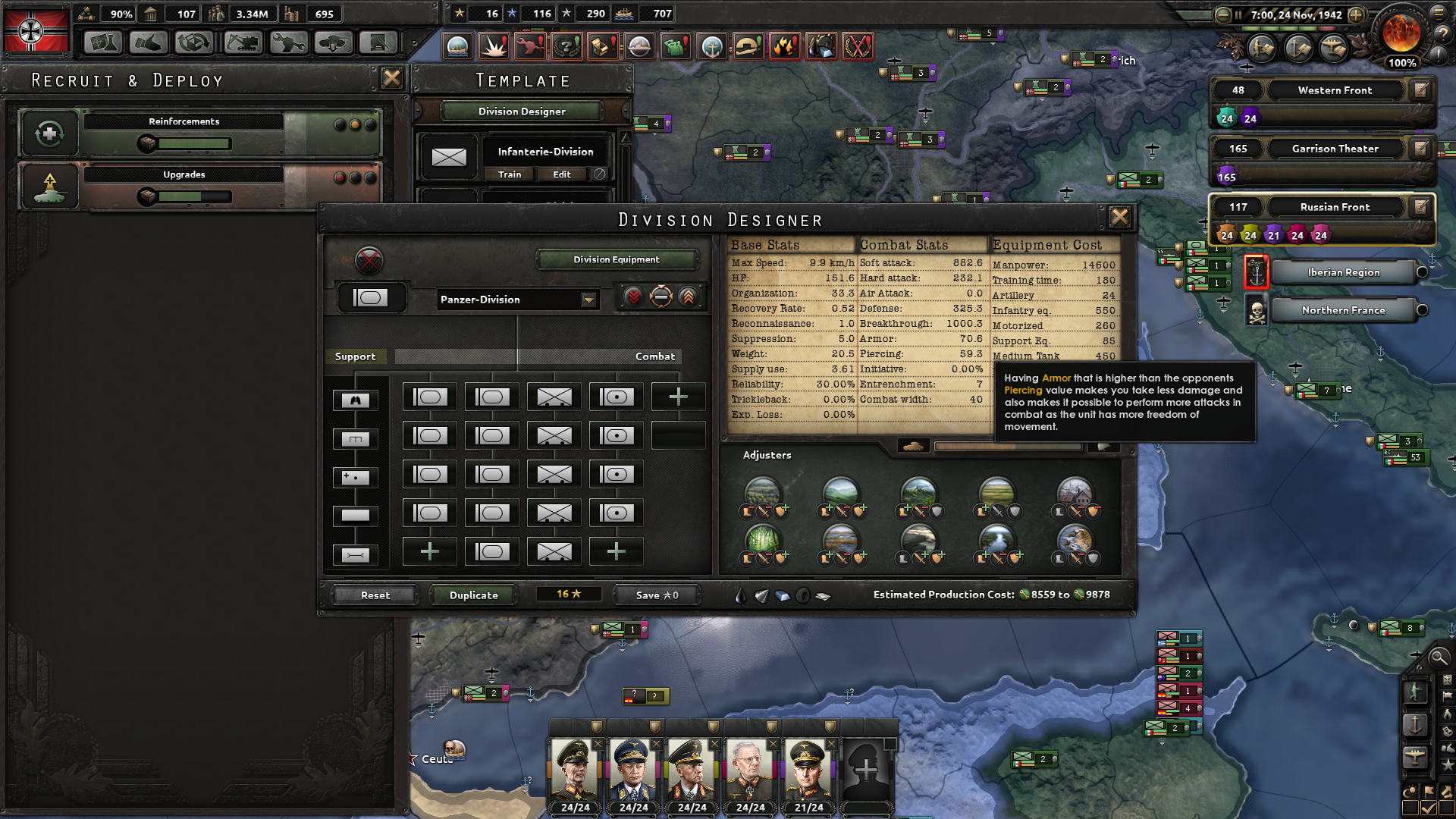Click the naval invasion alert icon
Screen dimensions: 1456x819
pyautogui.click(x=456, y=45)
